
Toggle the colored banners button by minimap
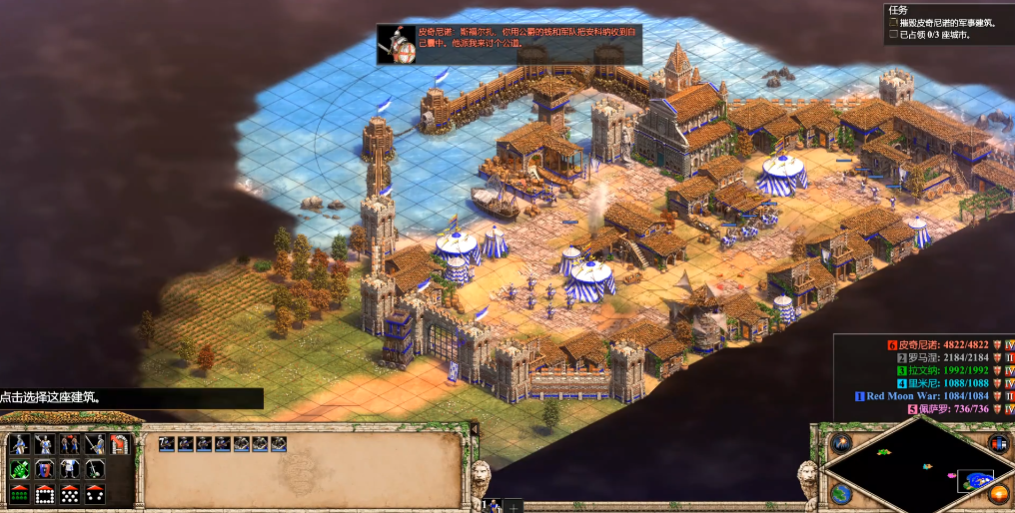[997, 443]
